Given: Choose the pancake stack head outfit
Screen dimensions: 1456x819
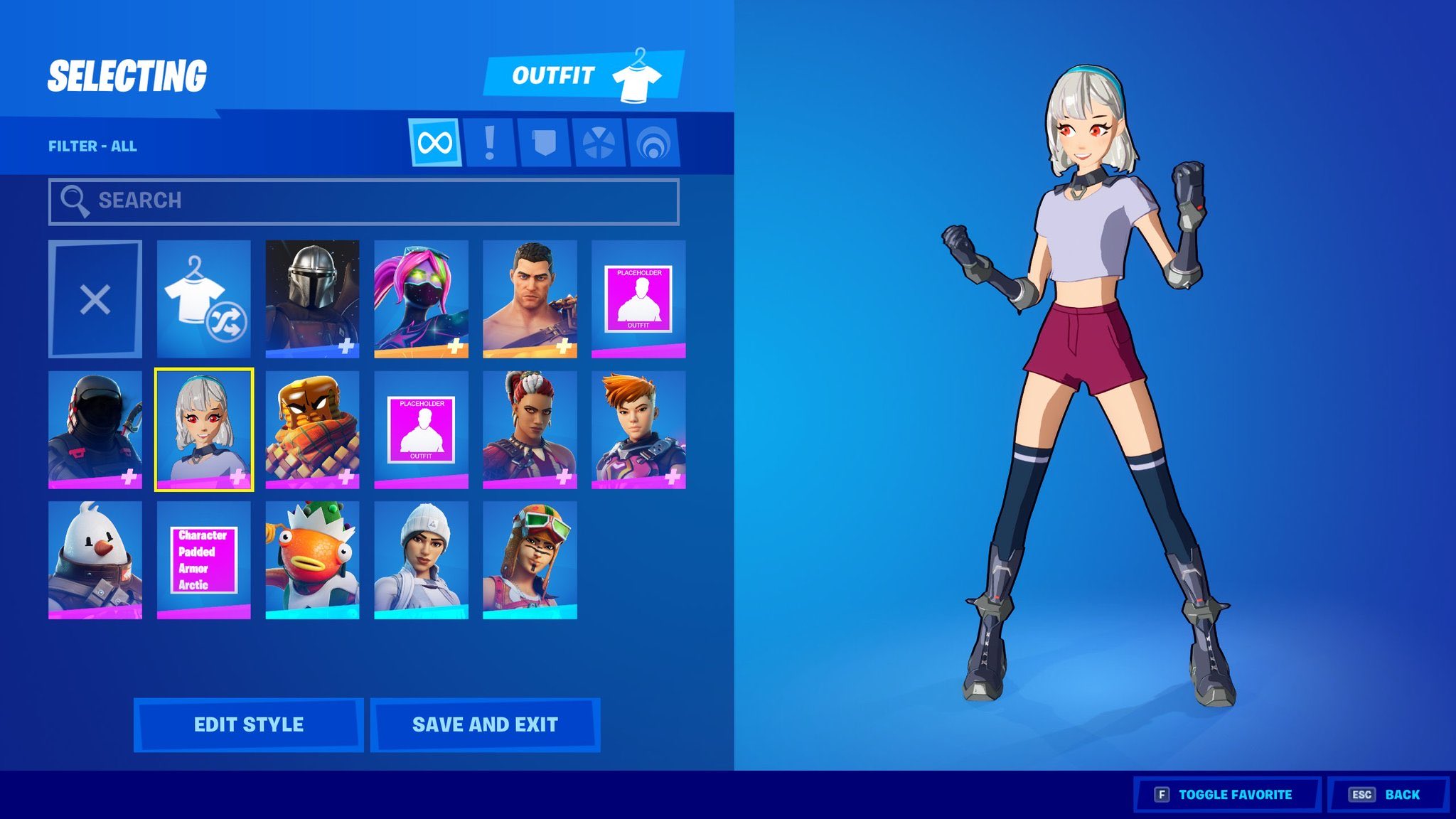Looking at the screenshot, I should (312, 429).
